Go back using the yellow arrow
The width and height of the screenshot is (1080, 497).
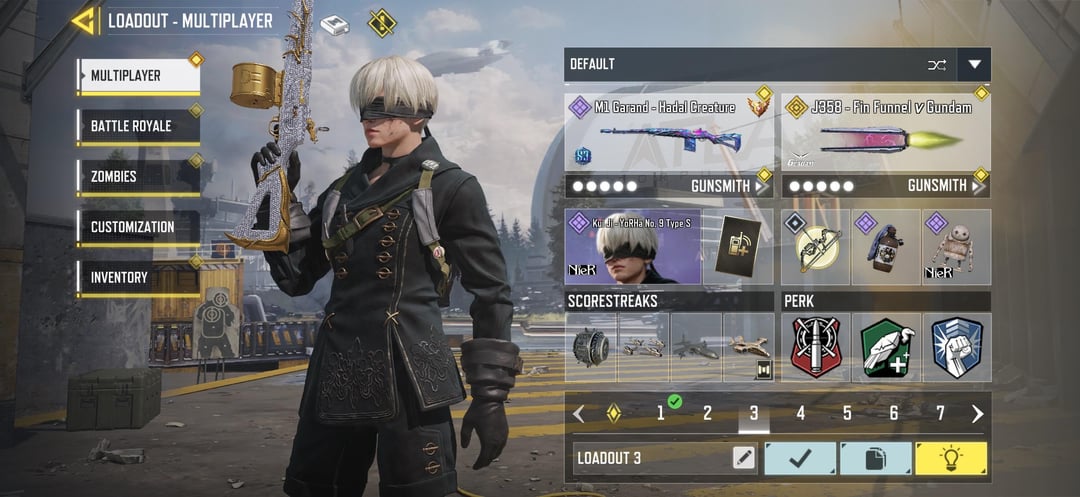(83, 21)
